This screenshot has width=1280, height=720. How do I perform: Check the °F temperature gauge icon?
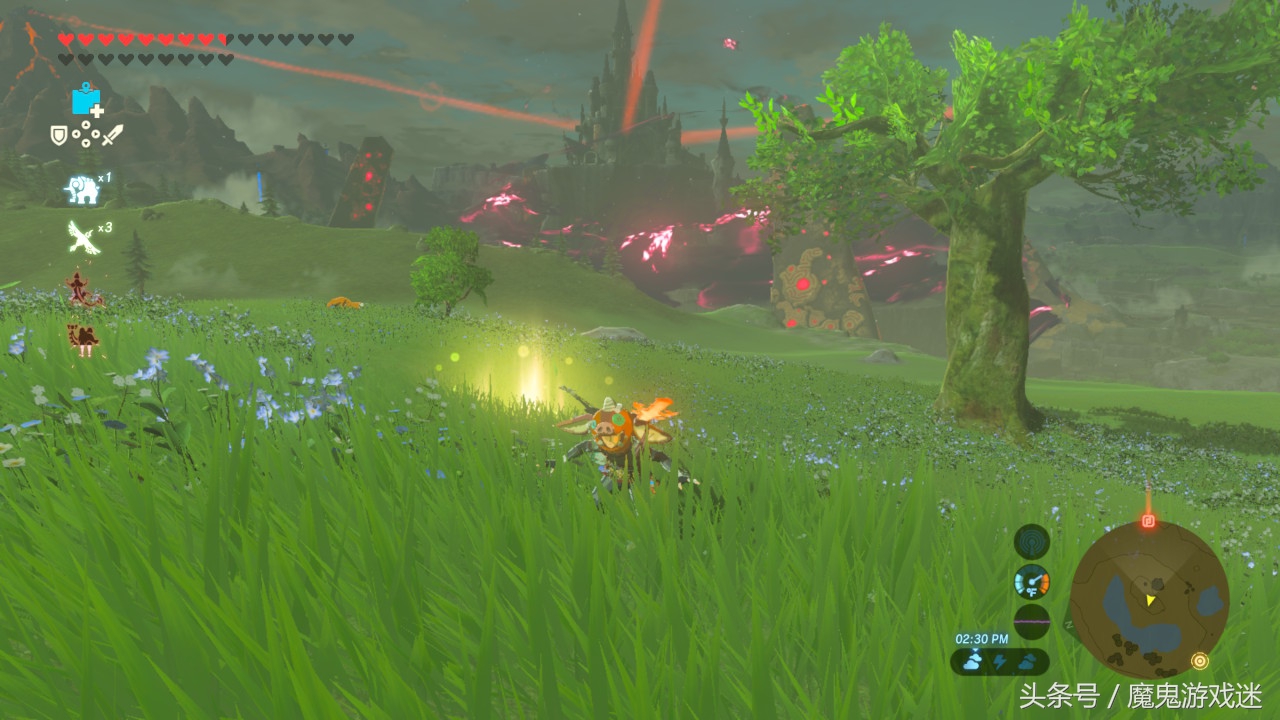[1031, 581]
